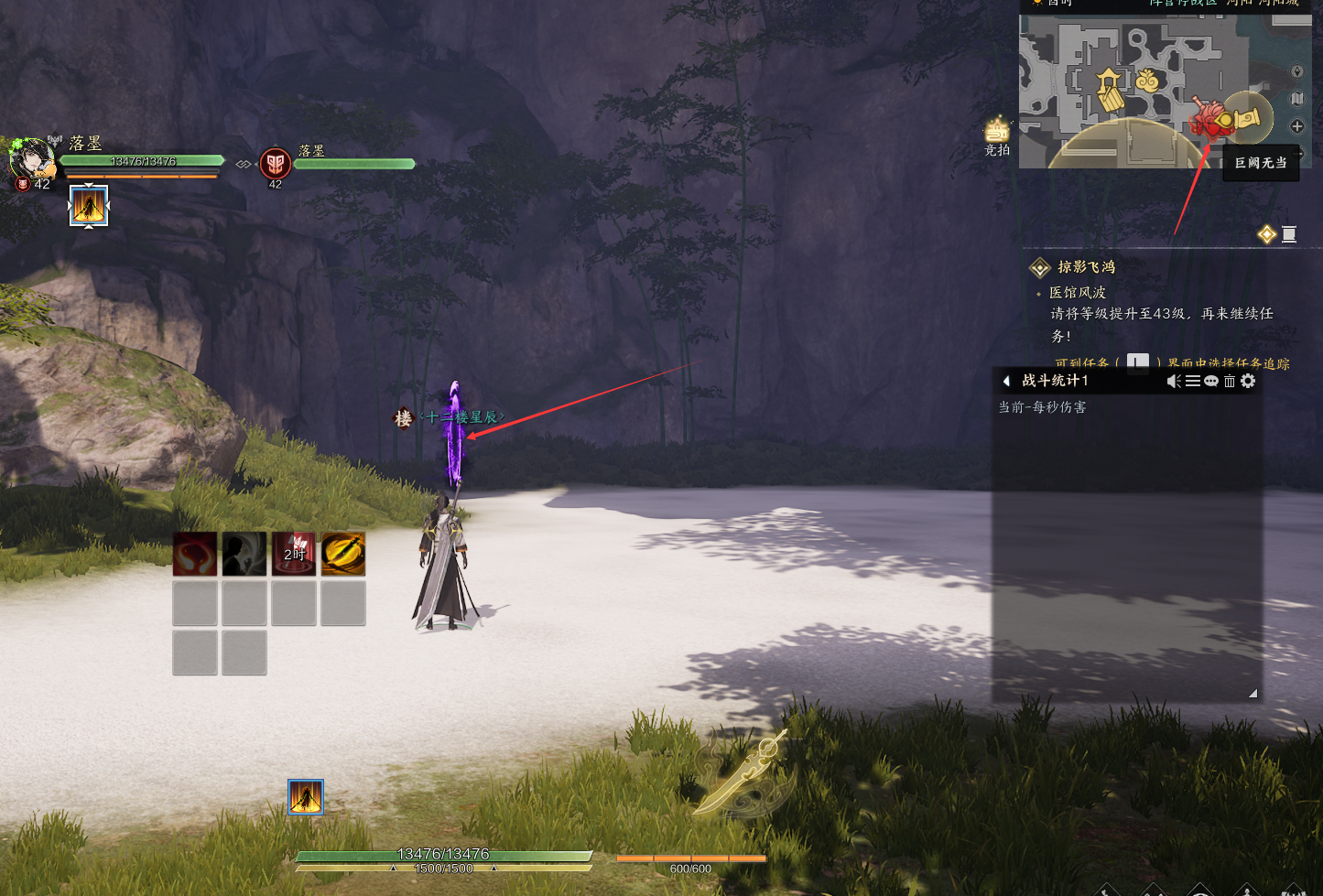The image size is (1323, 896).
Task: Click the golden diamond quest tab icon
Action: point(1266,235)
